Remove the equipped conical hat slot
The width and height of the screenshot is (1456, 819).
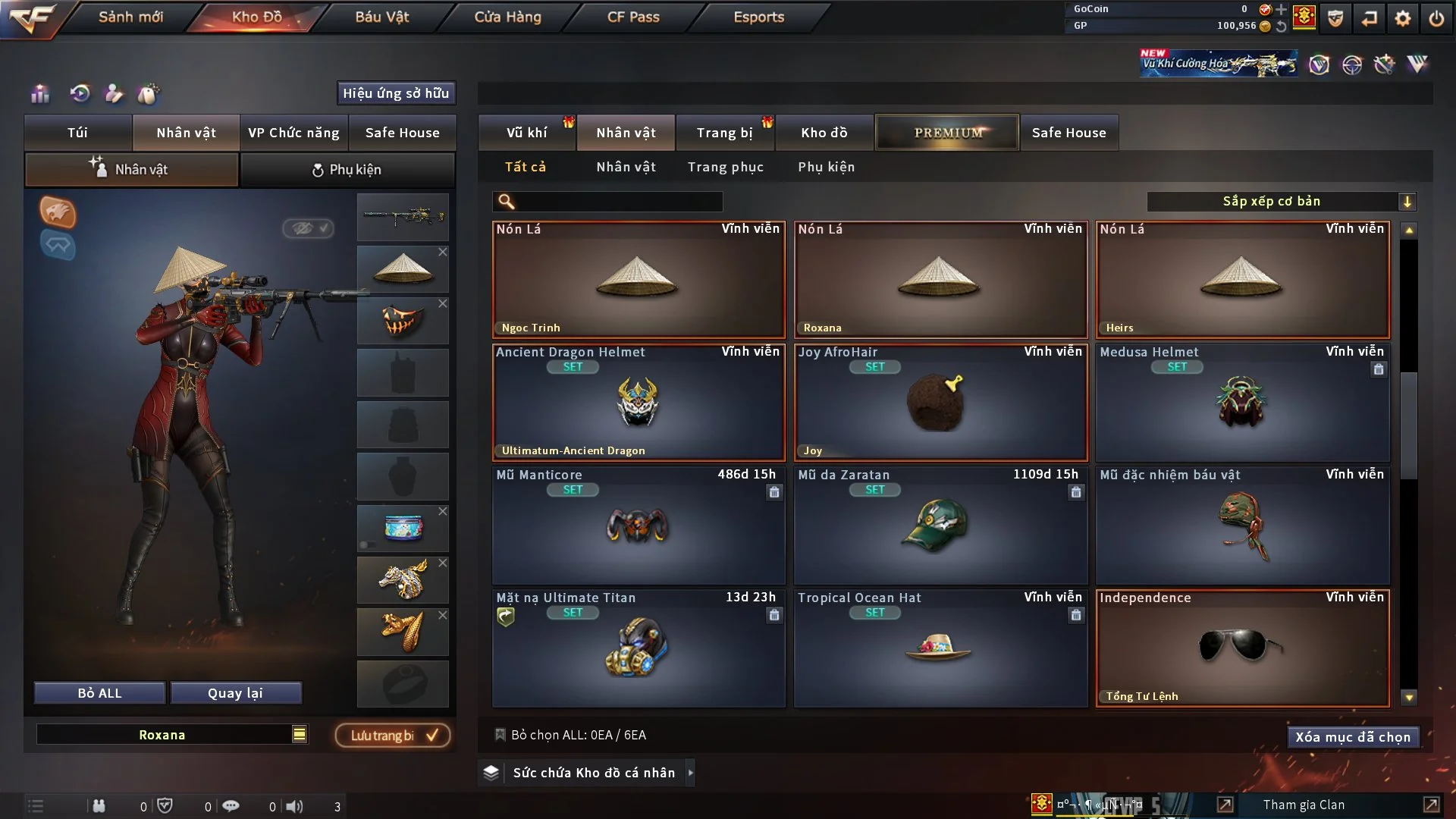pyautogui.click(x=443, y=252)
